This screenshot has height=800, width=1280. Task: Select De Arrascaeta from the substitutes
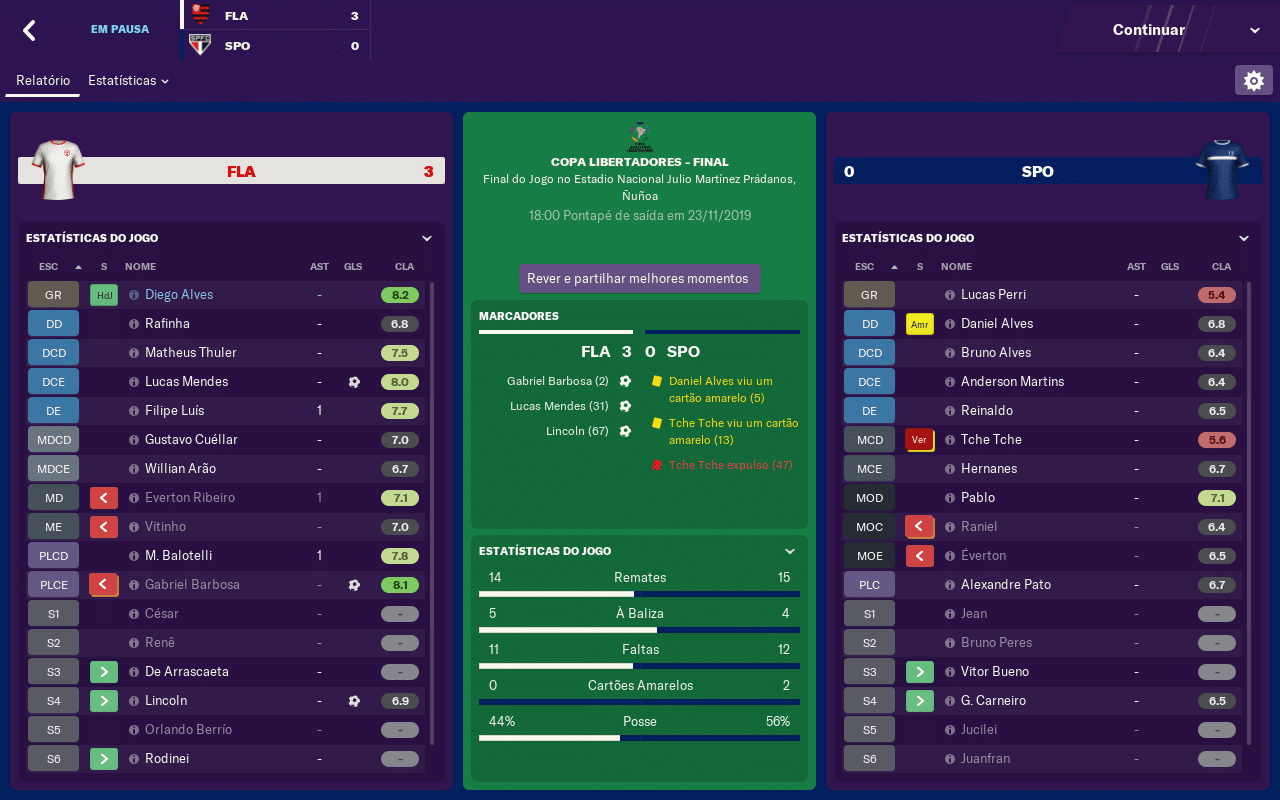[187, 672]
